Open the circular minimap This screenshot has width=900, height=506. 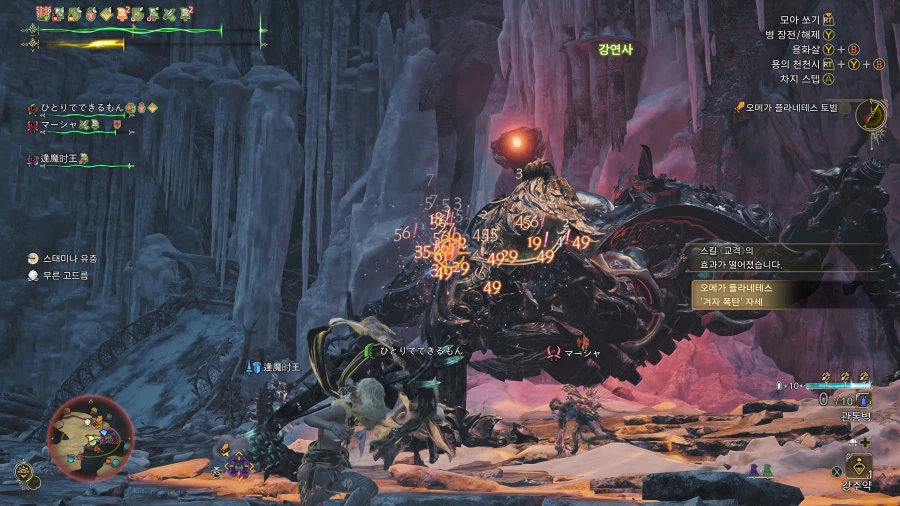tap(90, 436)
